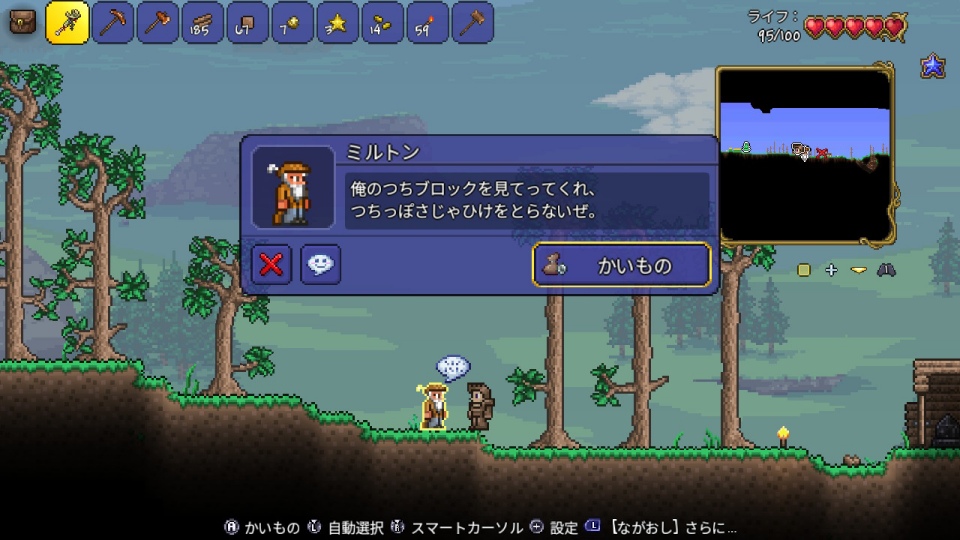Choose the fallen star hotbar slot
The width and height of the screenshot is (960, 540).
338,22
